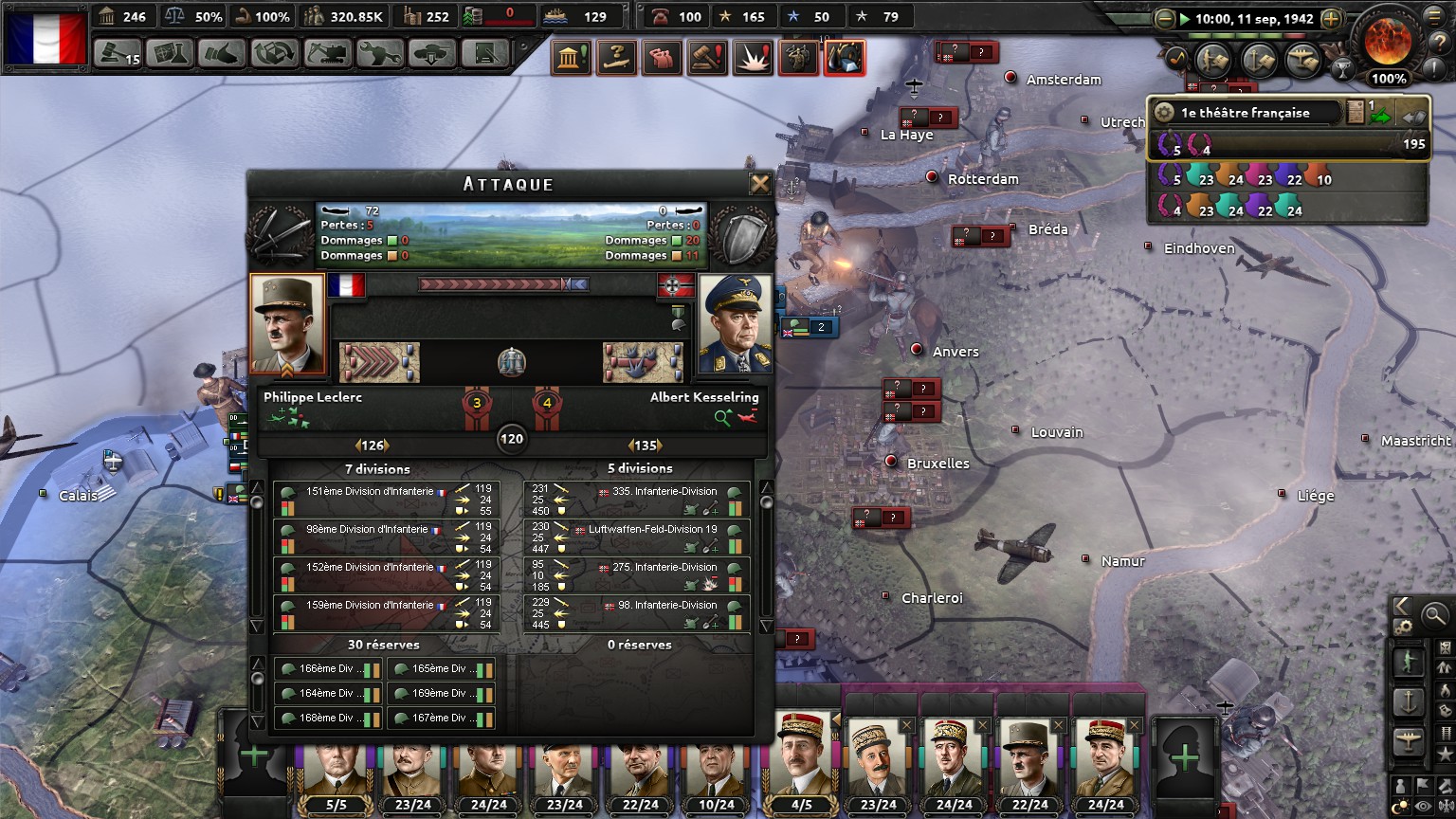Click Philippe Leclerc's portrait

coord(287,325)
